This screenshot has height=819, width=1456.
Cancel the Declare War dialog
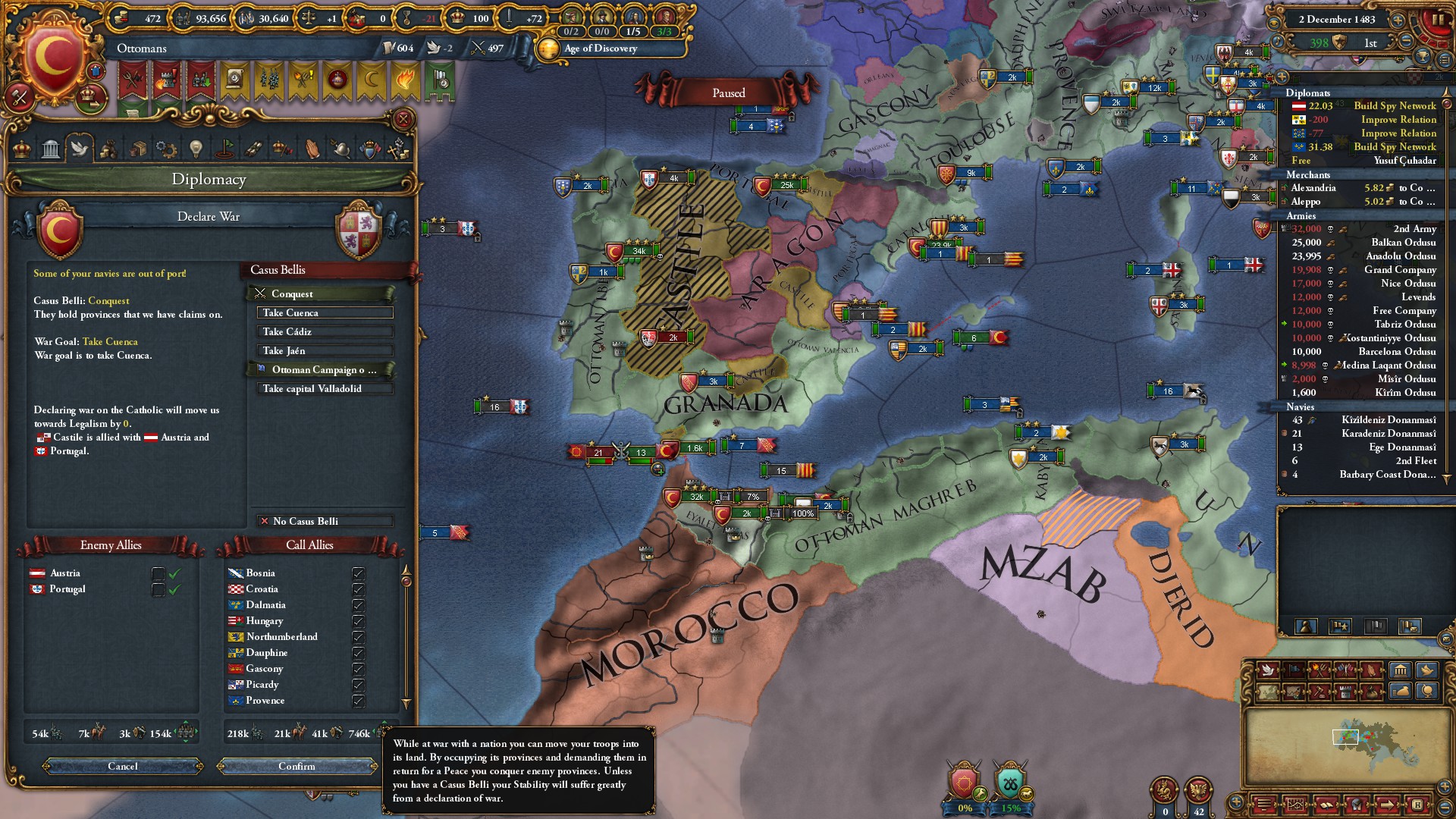[123, 767]
